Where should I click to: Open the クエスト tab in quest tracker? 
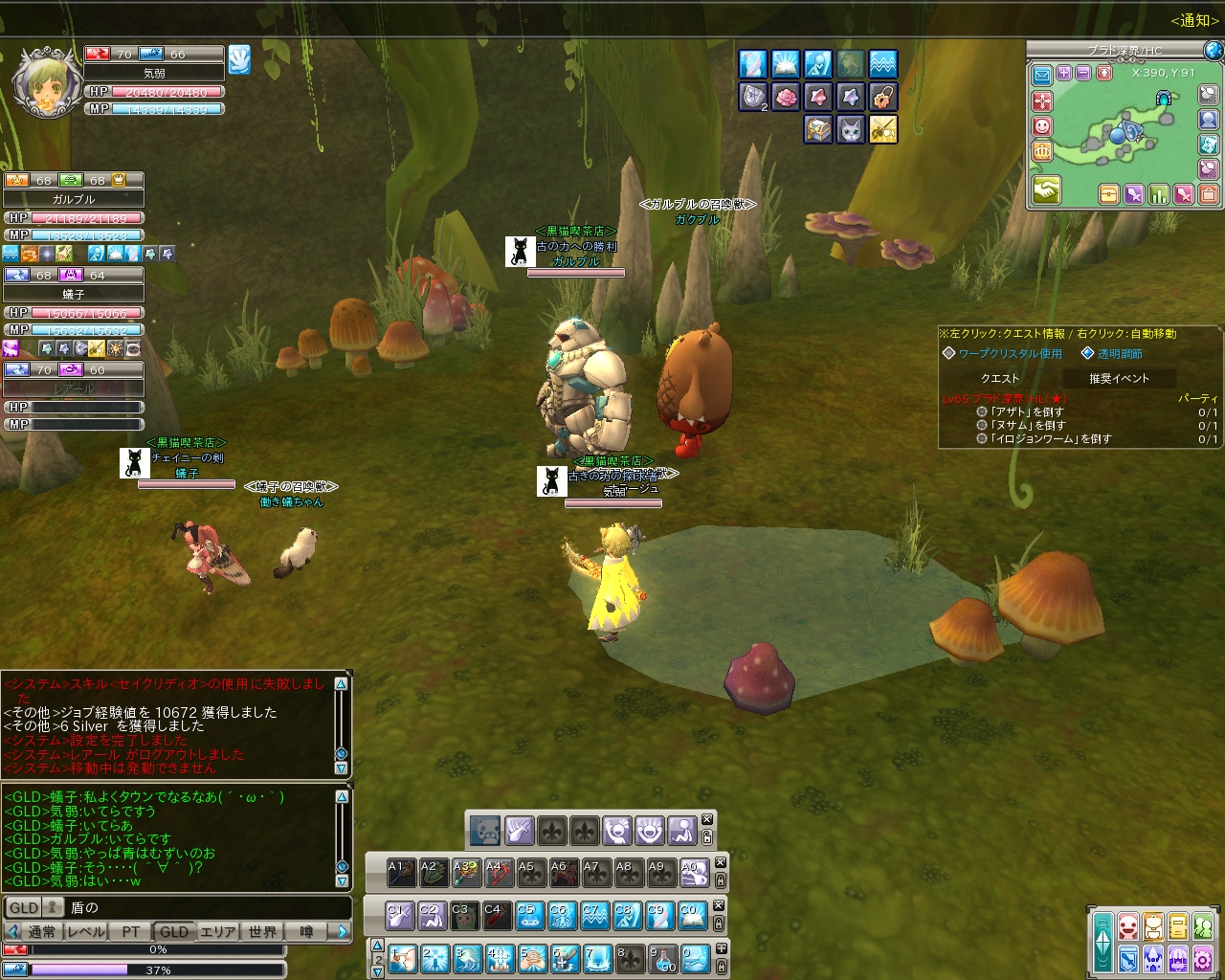[x=999, y=378]
